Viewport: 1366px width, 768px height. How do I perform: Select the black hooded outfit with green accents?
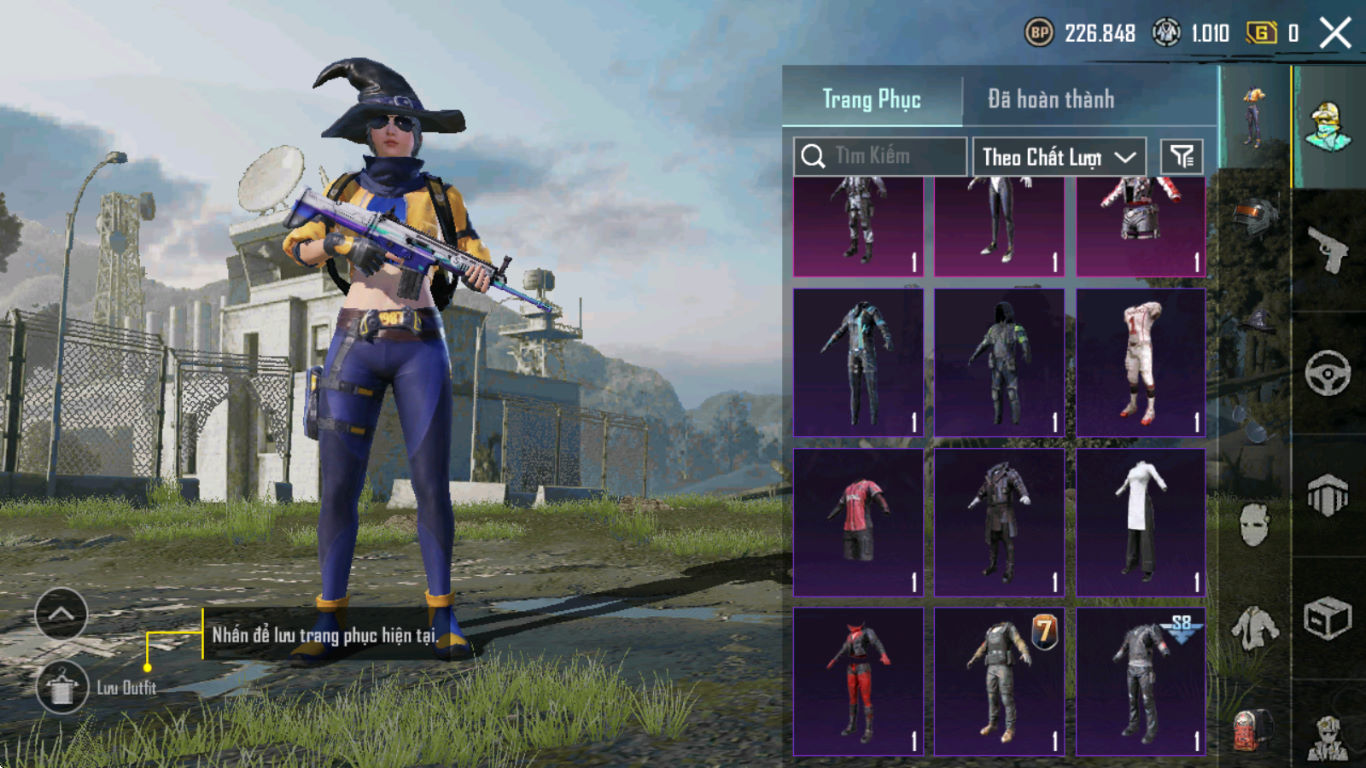[x=999, y=362]
